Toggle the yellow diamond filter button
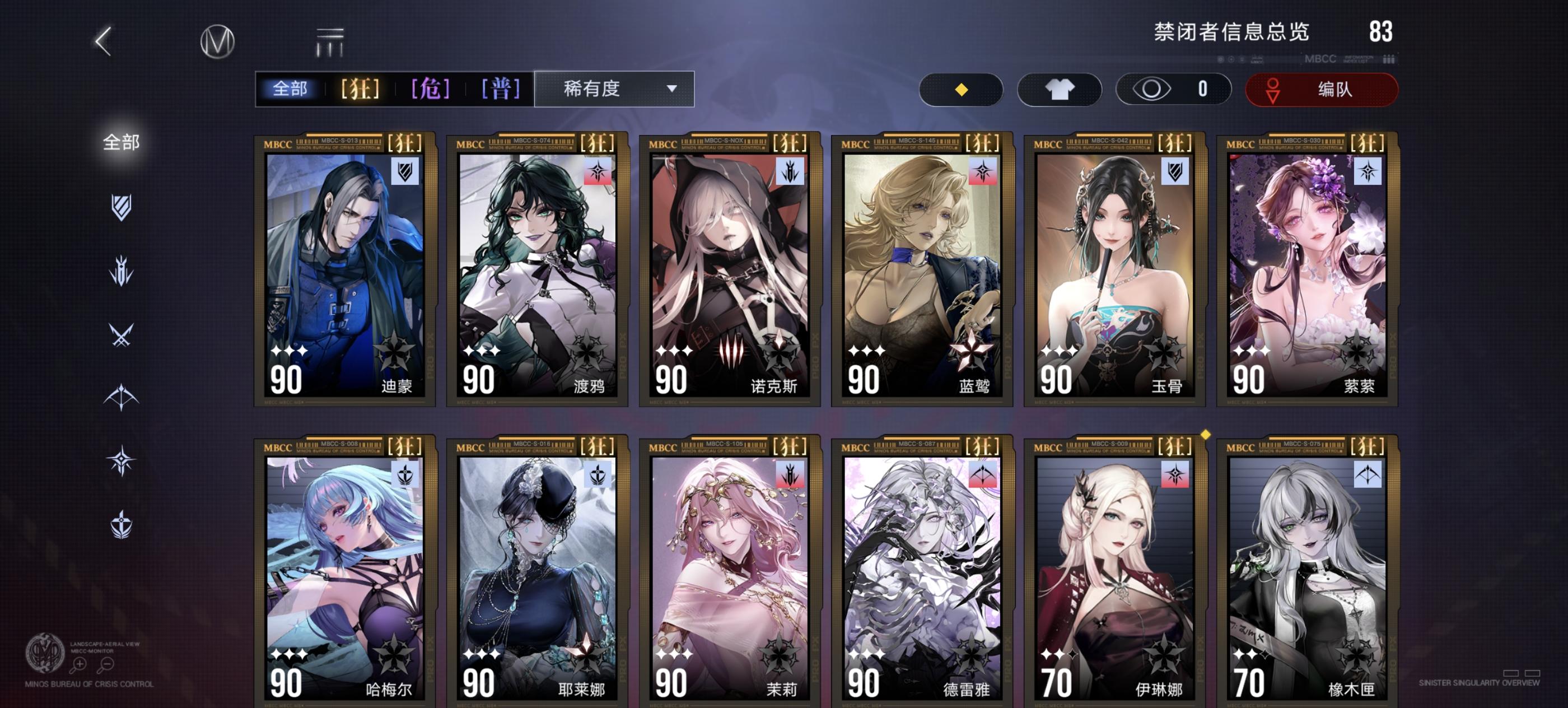The height and width of the screenshot is (708, 1568). tap(960, 89)
